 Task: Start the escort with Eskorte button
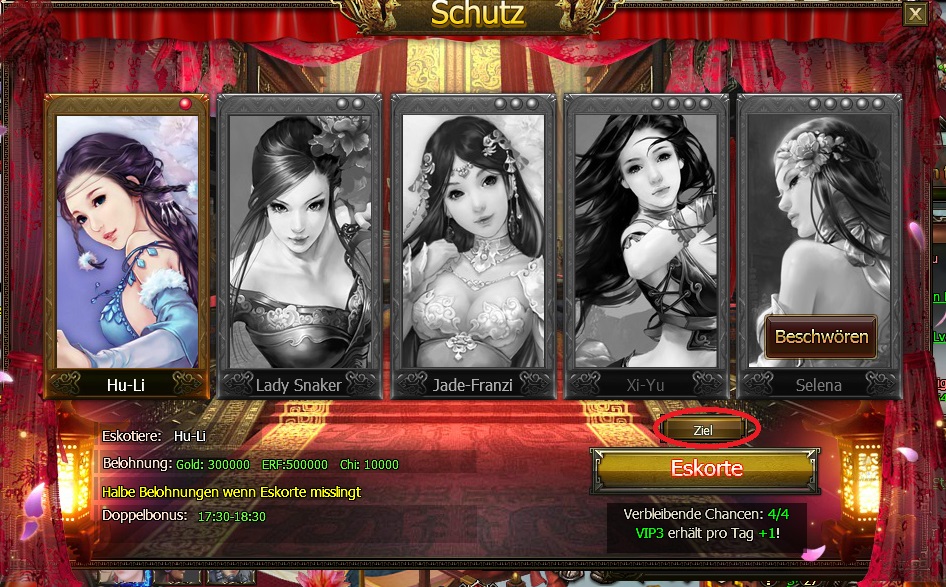(705, 469)
